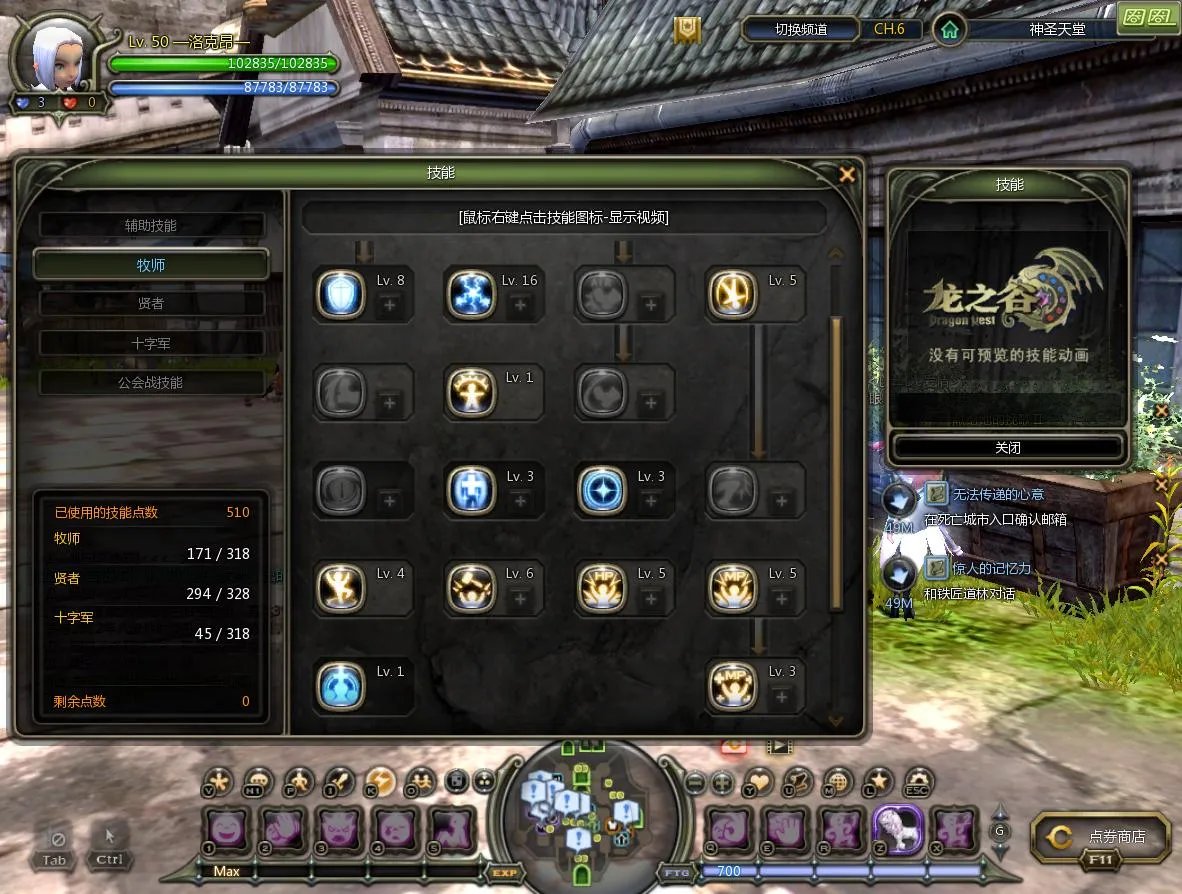Show the 十字军 skill tab
Image resolution: width=1182 pixels, height=894 pixels.
tap(151, 343)
